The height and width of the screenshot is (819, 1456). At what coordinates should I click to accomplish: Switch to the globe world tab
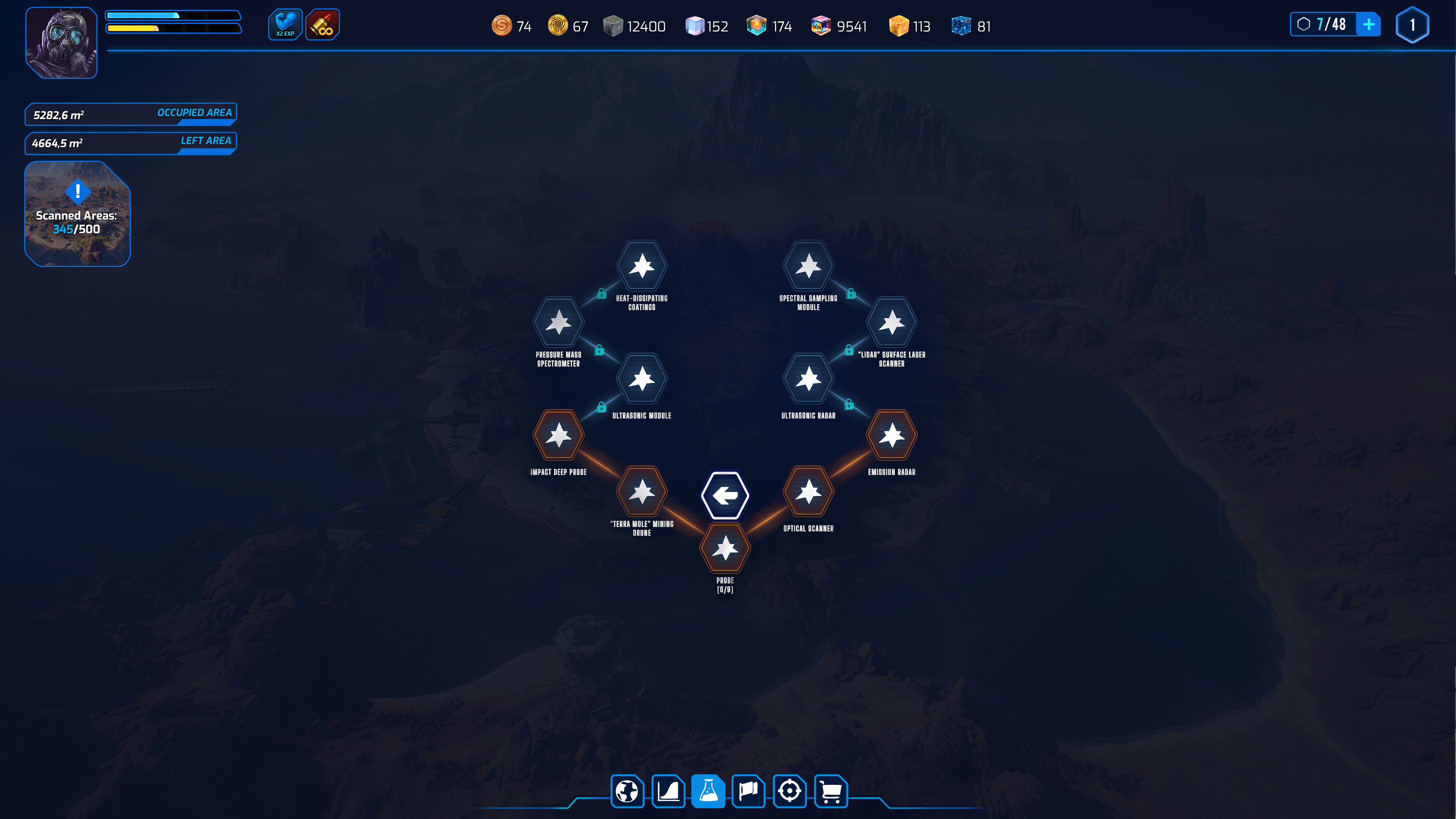tap(628, 791)
